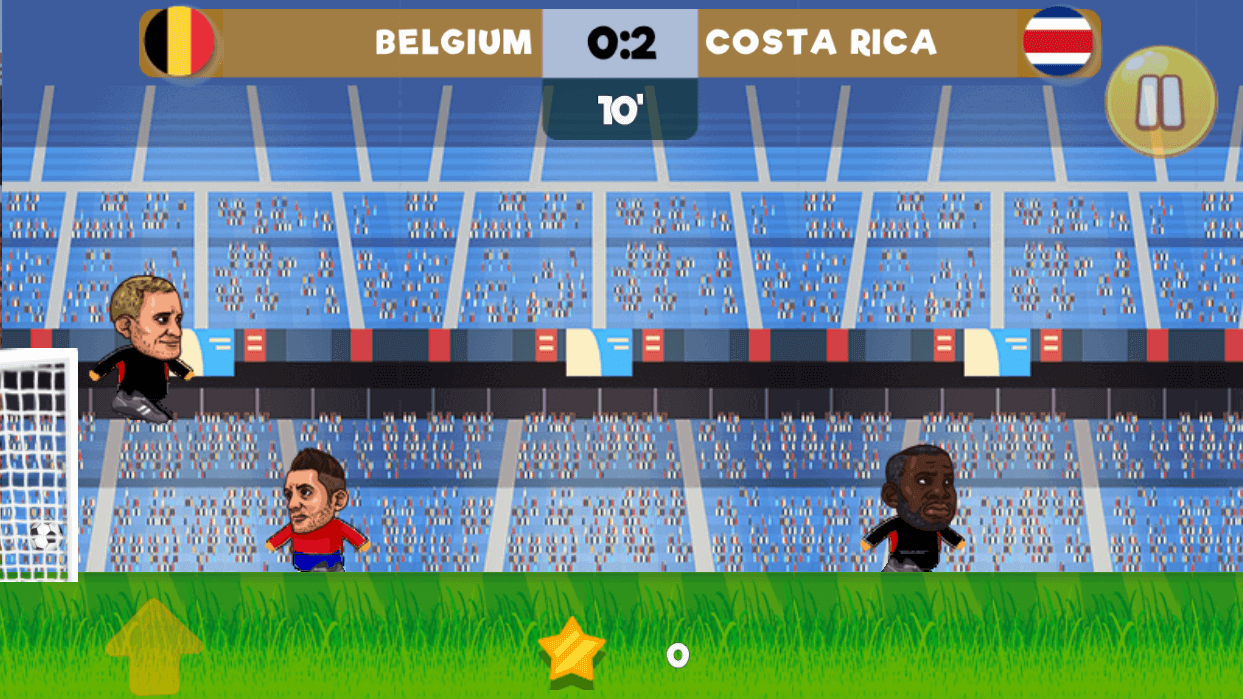The height and width of the screenshot is (699, 1243).
Task: Activate the gold star power-up
Action: [x=572, y=649]
